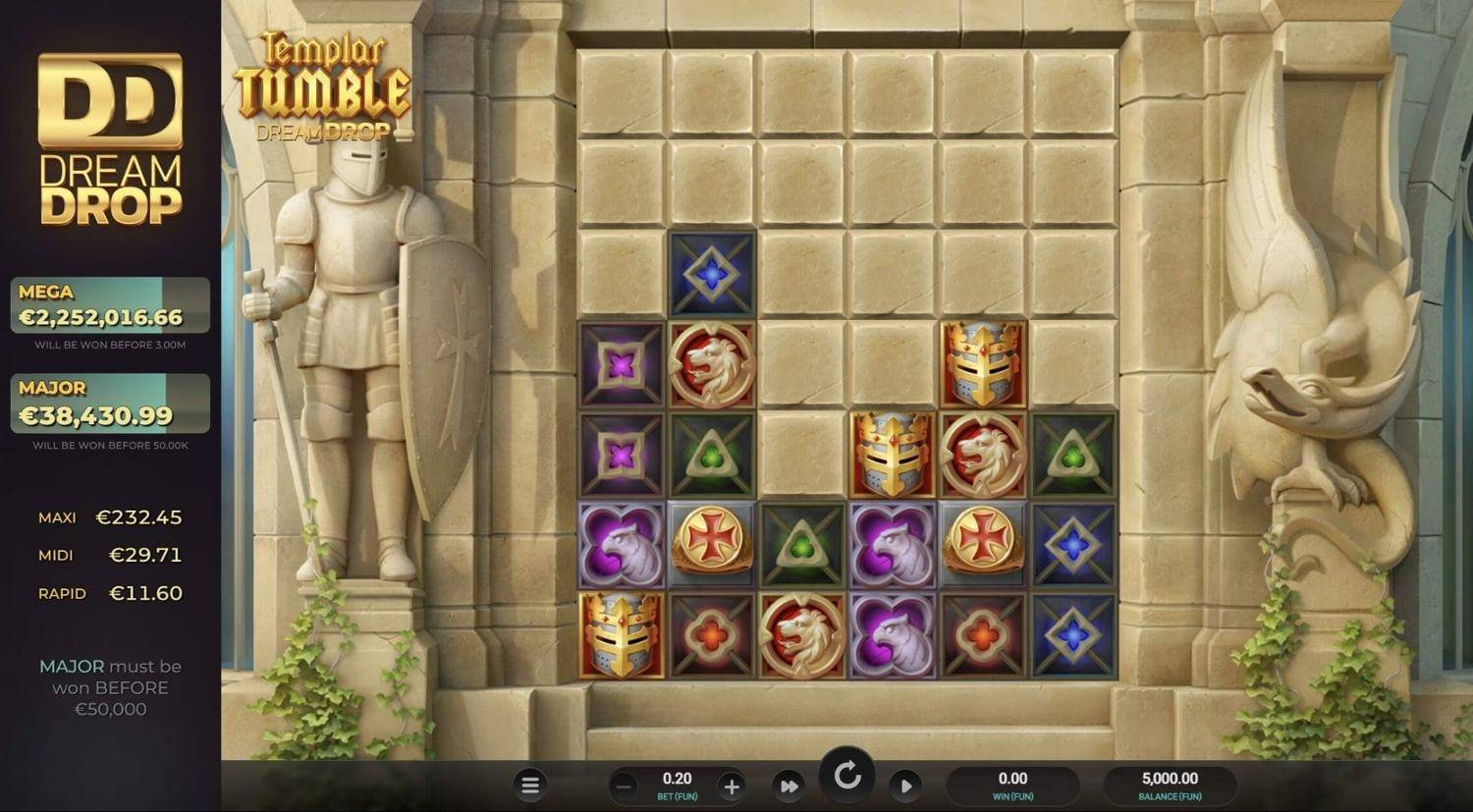Spin the reels with the circular arrow button
This screenshot has width=1473, height=812.
point(847,777)
